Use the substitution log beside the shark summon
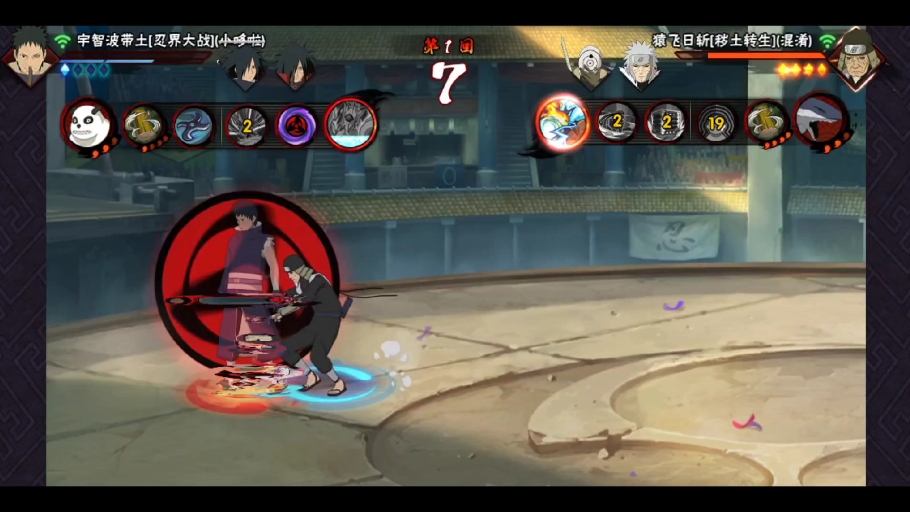 click(x=767, y=122)
